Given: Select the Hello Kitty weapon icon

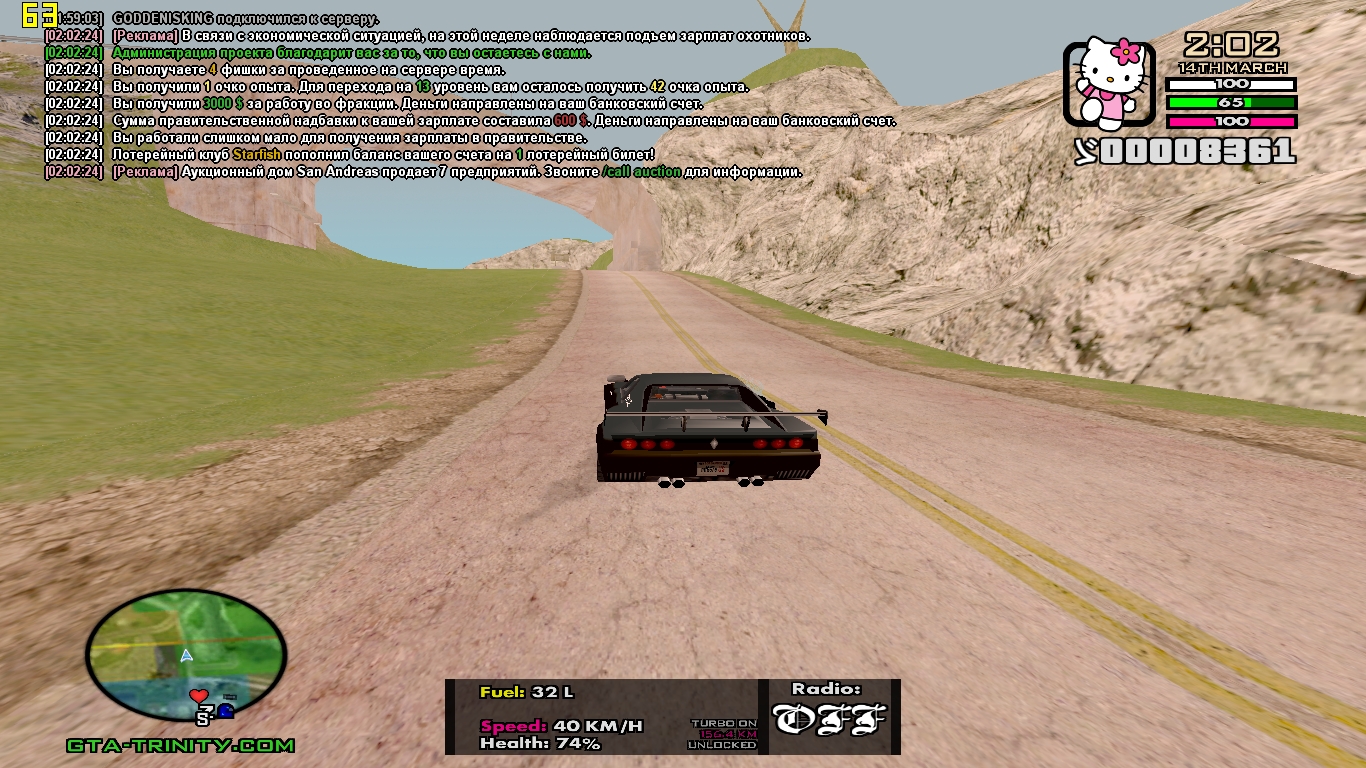Looking at the screenshot, I should coord(1111,85).
